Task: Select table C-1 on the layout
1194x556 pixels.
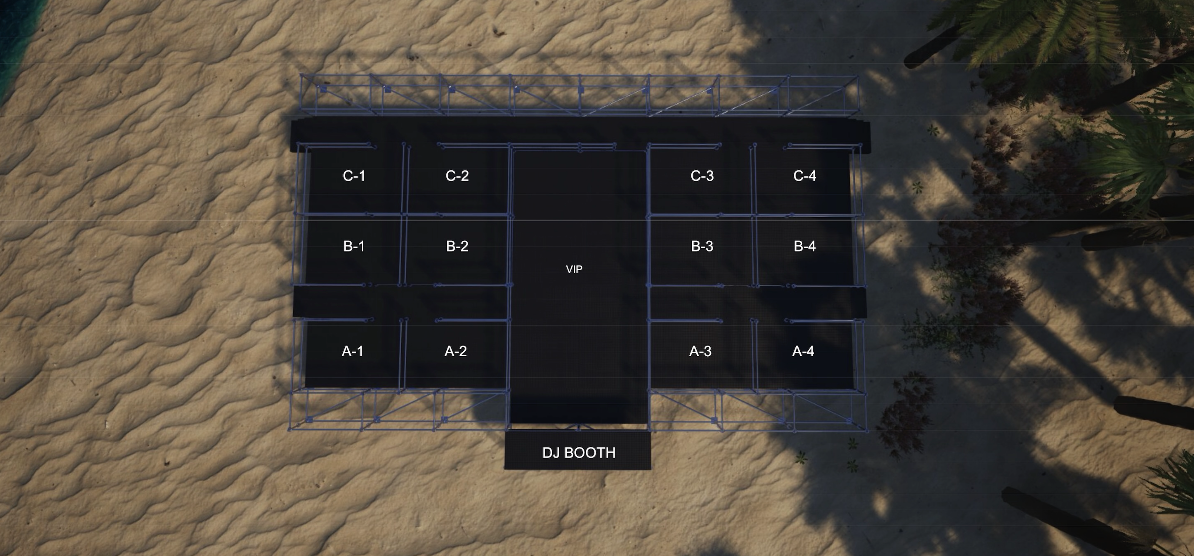Action: point(354,177)
